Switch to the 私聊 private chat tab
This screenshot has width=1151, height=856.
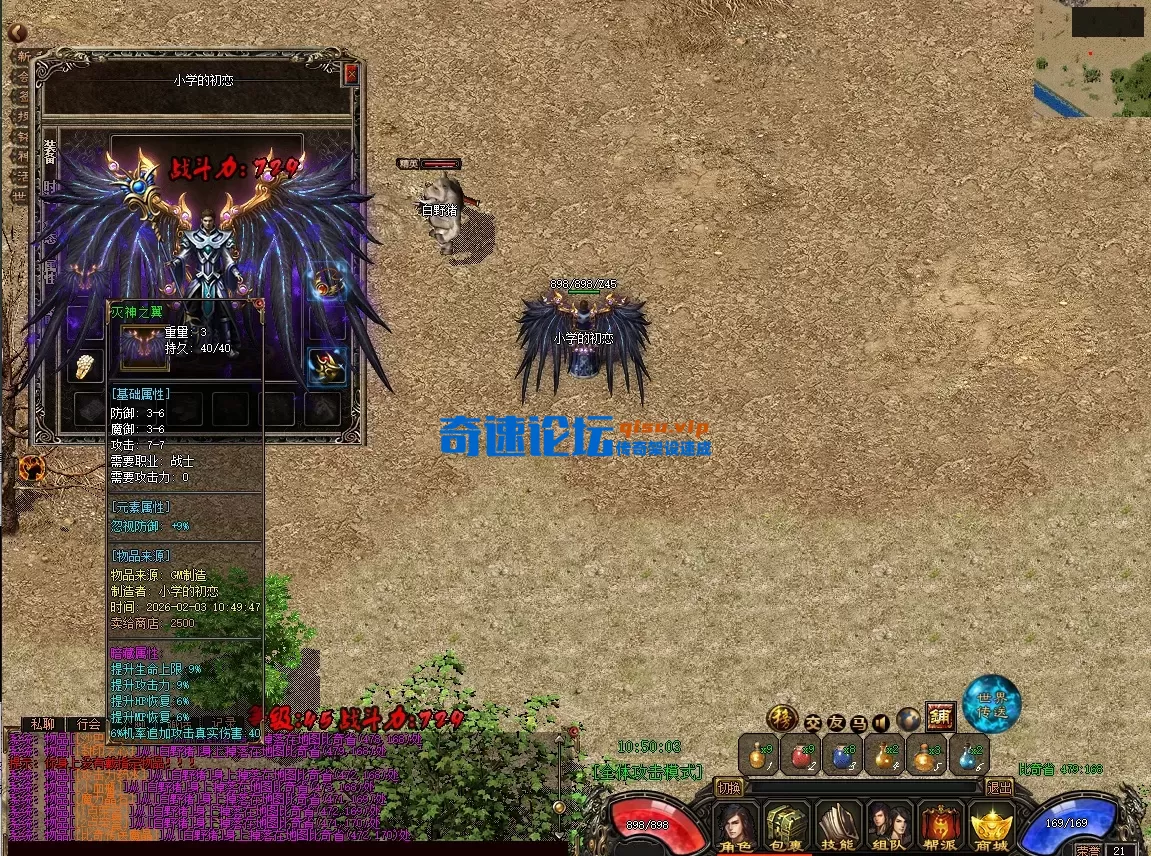[x=42, y=724]
